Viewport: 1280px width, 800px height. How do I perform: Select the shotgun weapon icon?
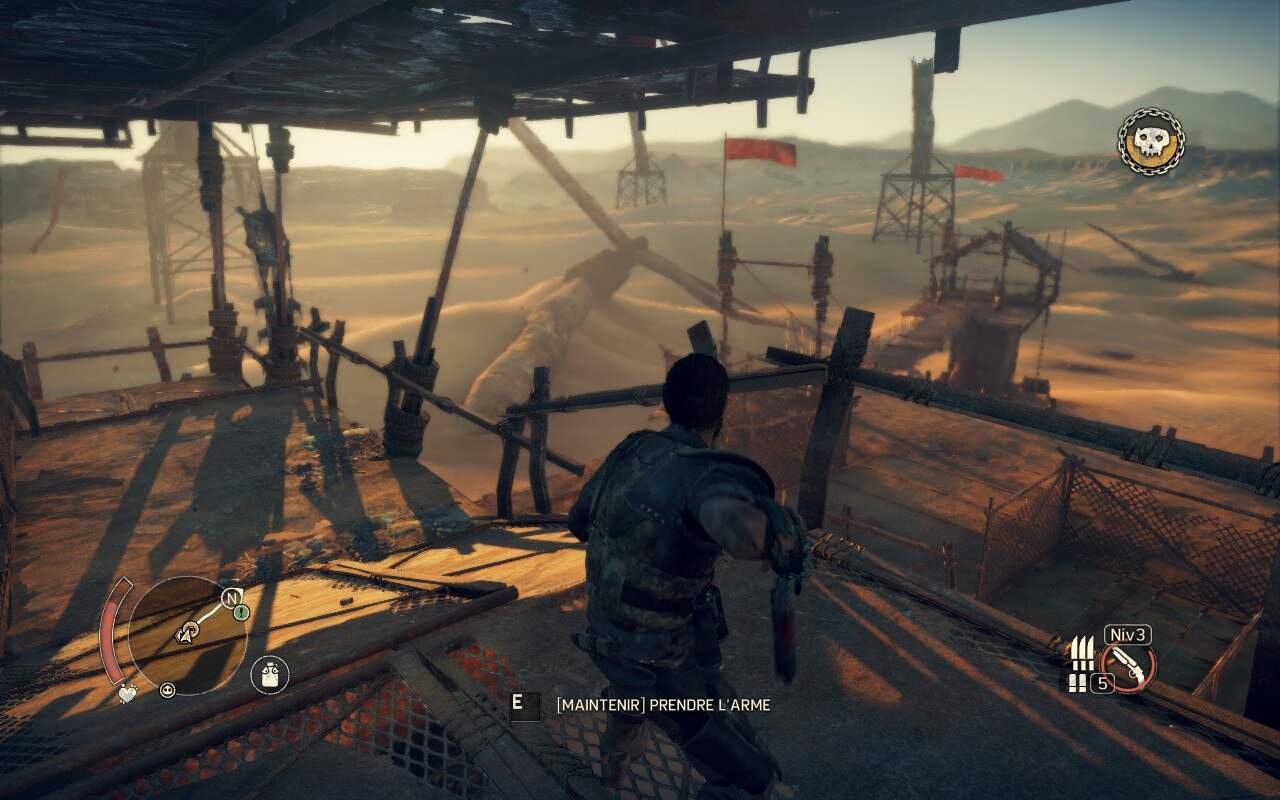(1128, 668)
